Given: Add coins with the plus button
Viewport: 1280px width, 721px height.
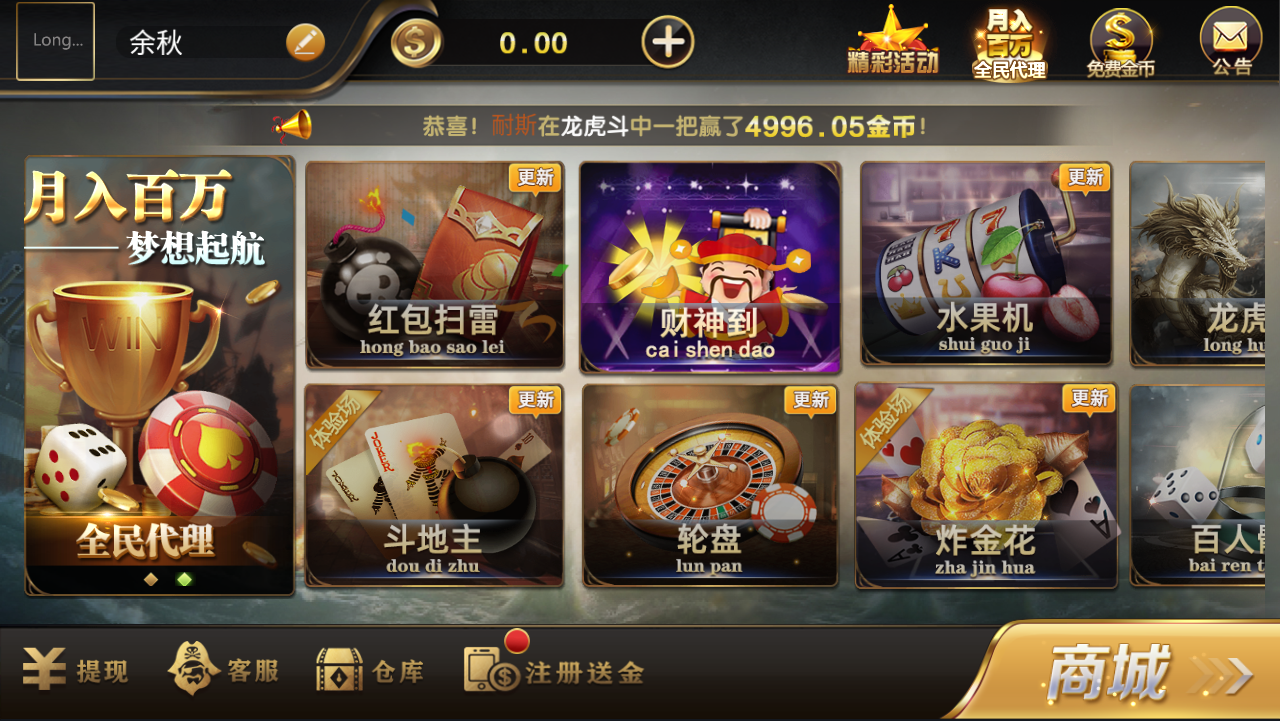Looking at the screenshot, I should pos(668,42).
